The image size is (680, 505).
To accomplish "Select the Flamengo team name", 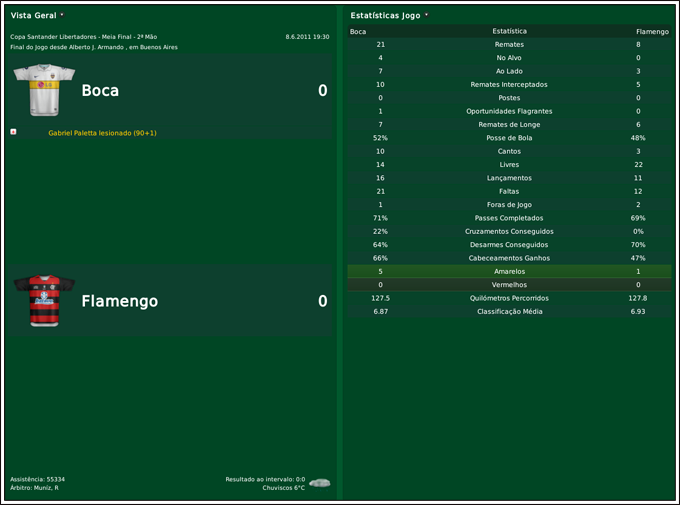I will [x=119, y=301].
